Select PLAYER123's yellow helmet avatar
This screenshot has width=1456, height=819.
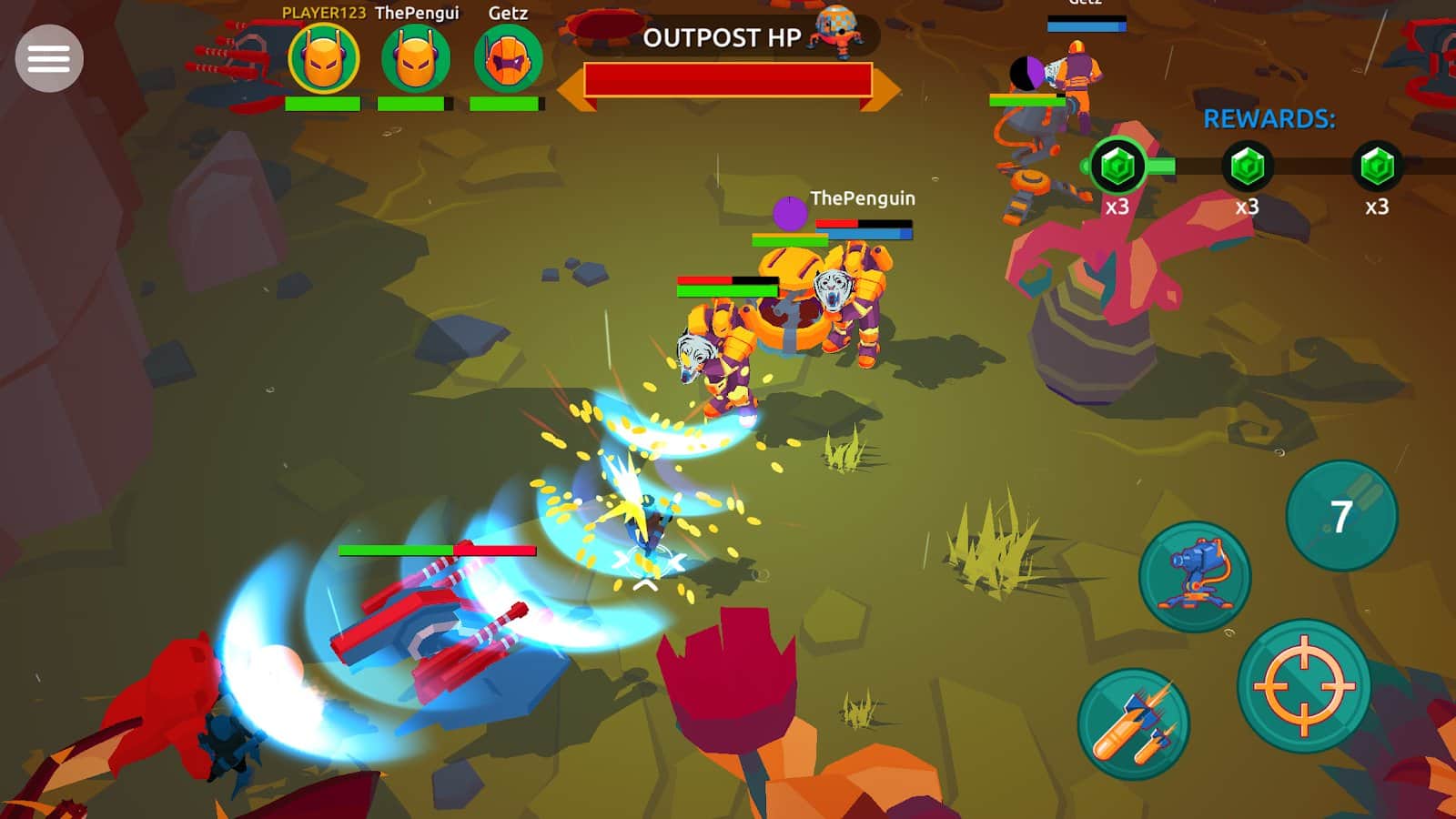coord(323,57)
